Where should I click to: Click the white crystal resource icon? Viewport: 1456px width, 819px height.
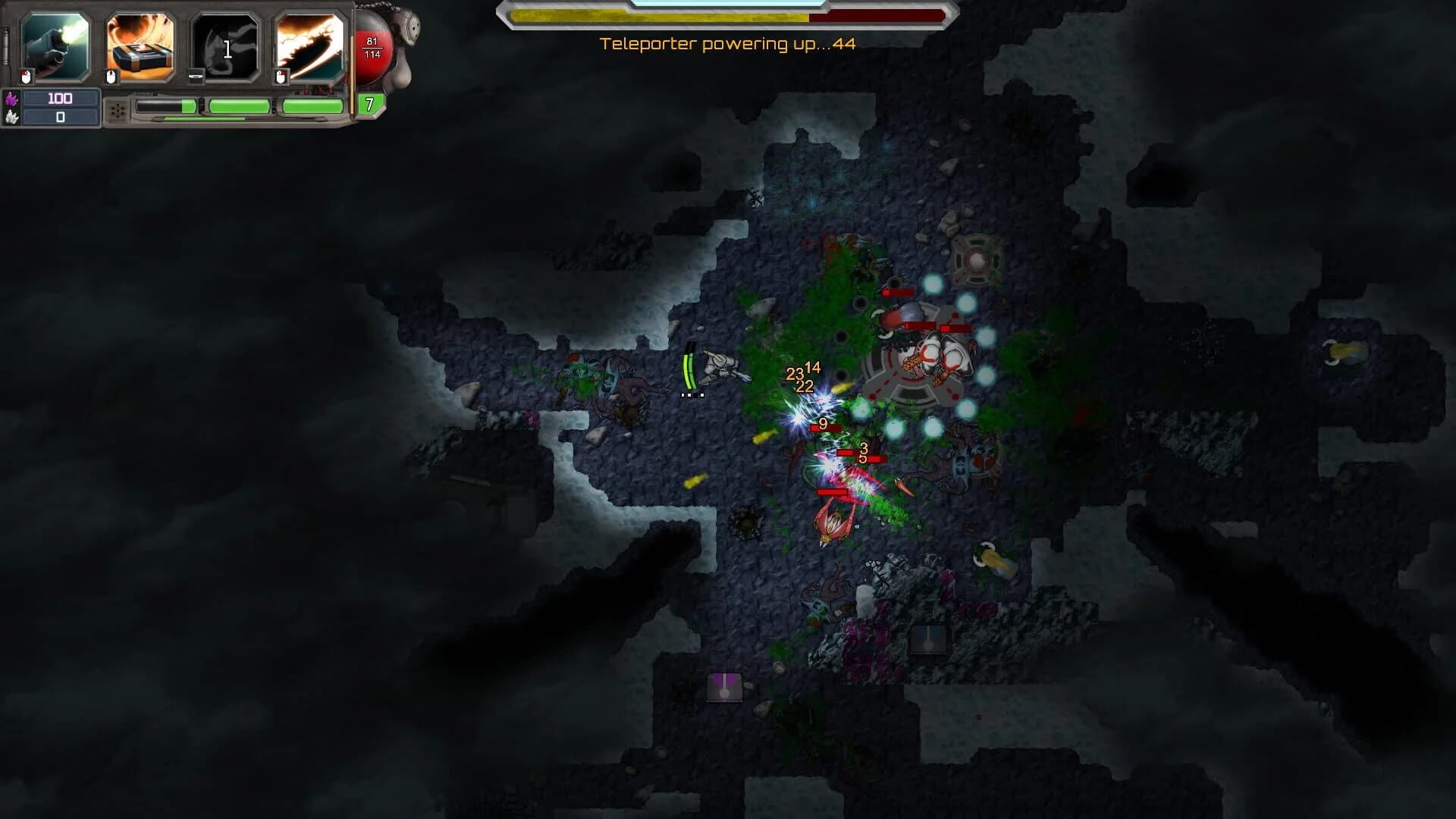(11, 118)
